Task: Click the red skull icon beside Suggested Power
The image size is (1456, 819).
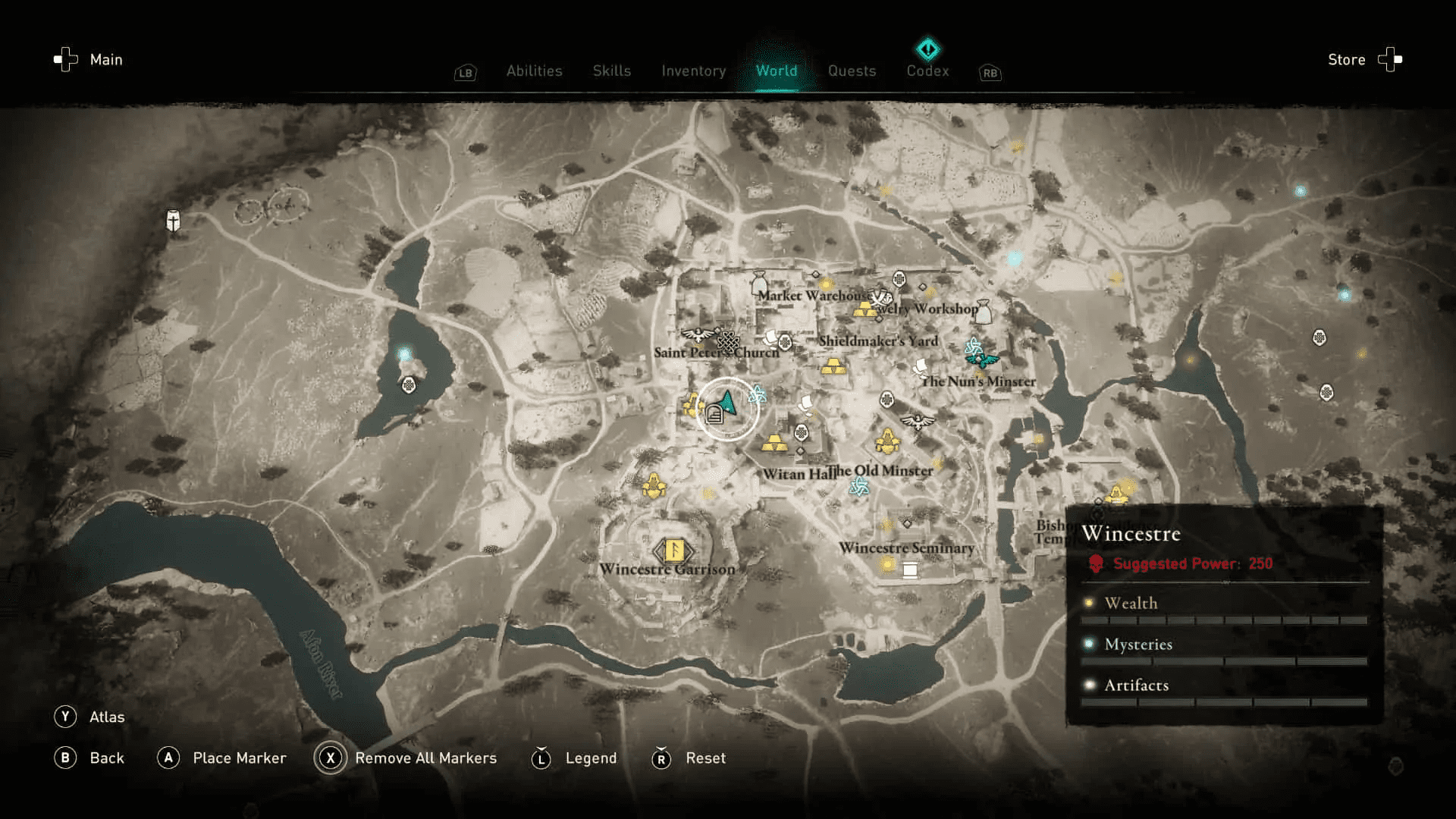Action: 1097,563
